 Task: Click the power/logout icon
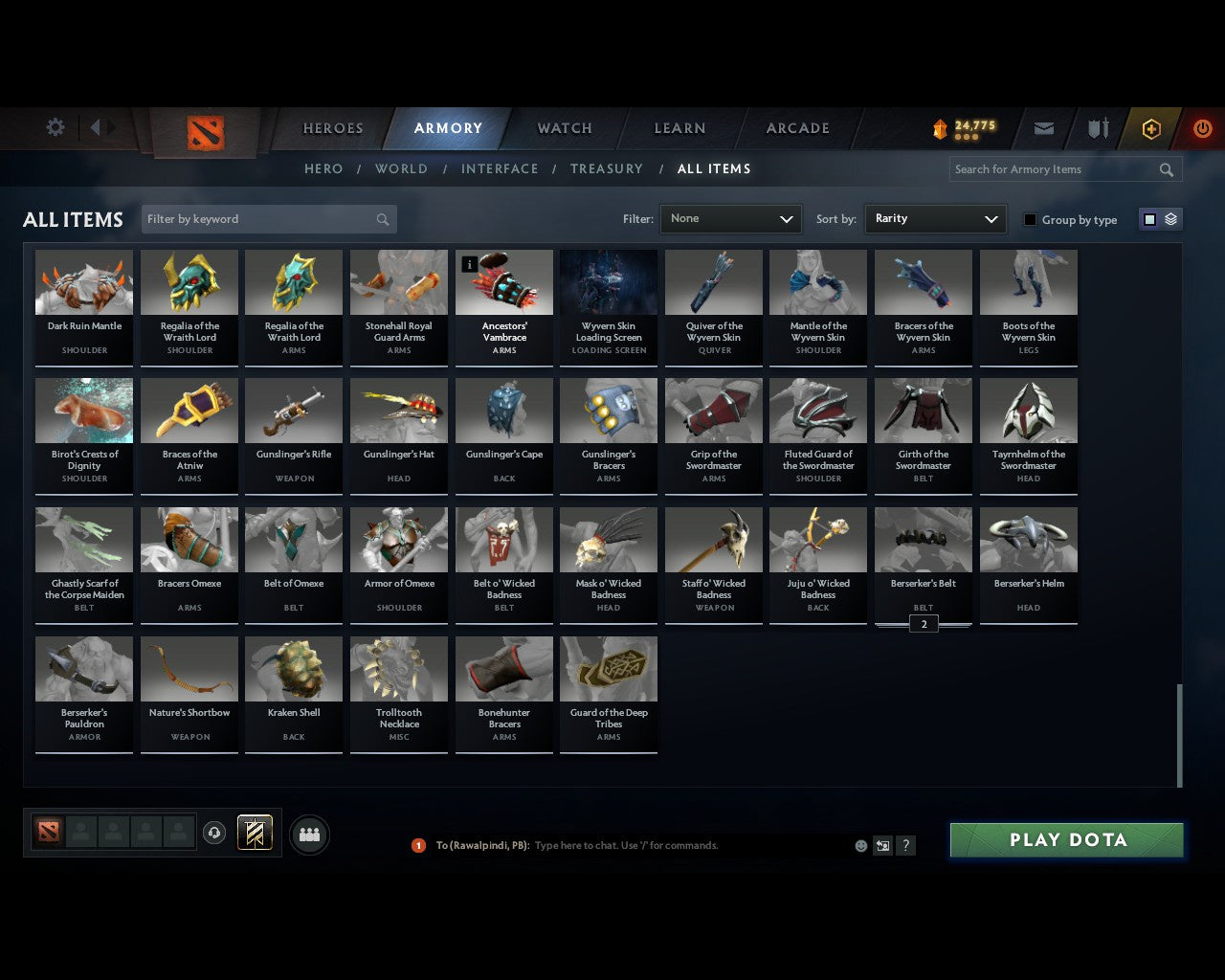[1202, 128]
